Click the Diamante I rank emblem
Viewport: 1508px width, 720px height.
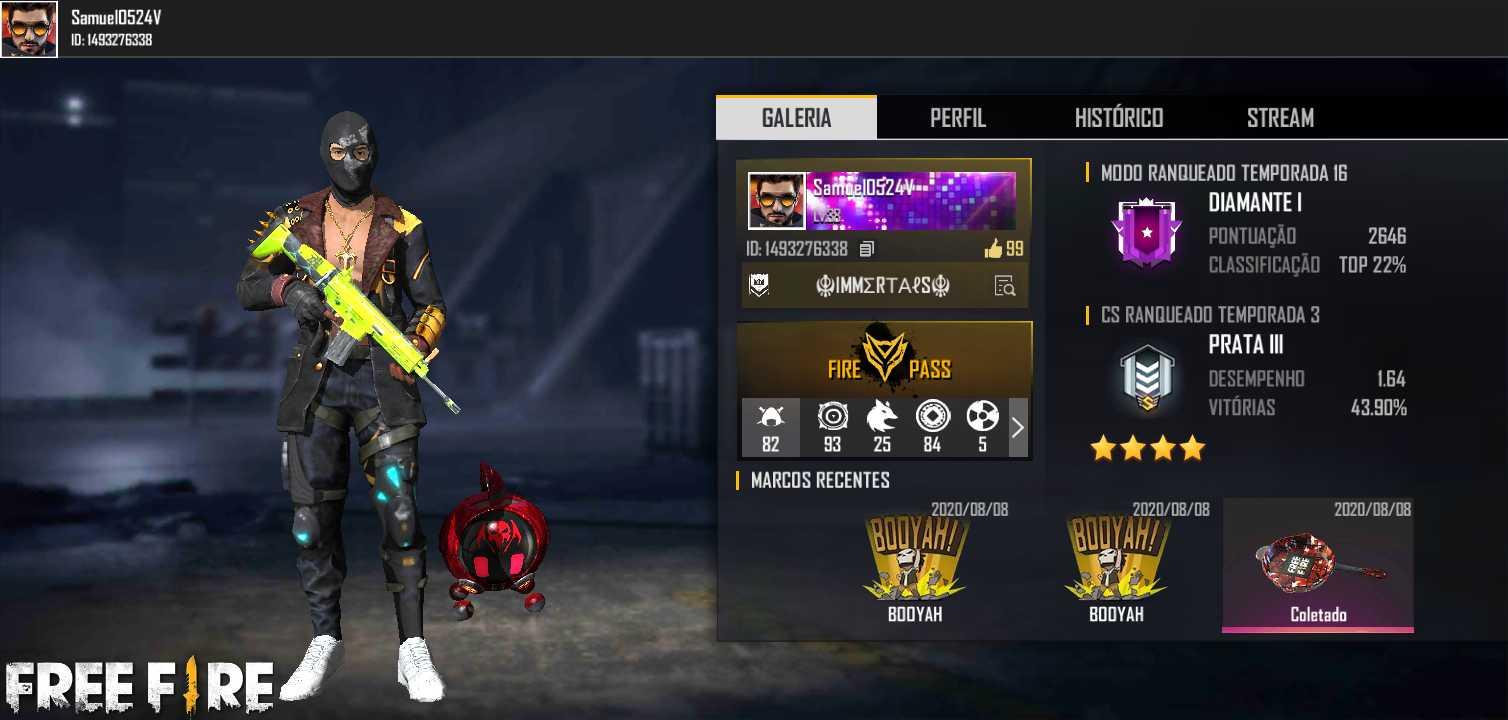click(1147, 230)
